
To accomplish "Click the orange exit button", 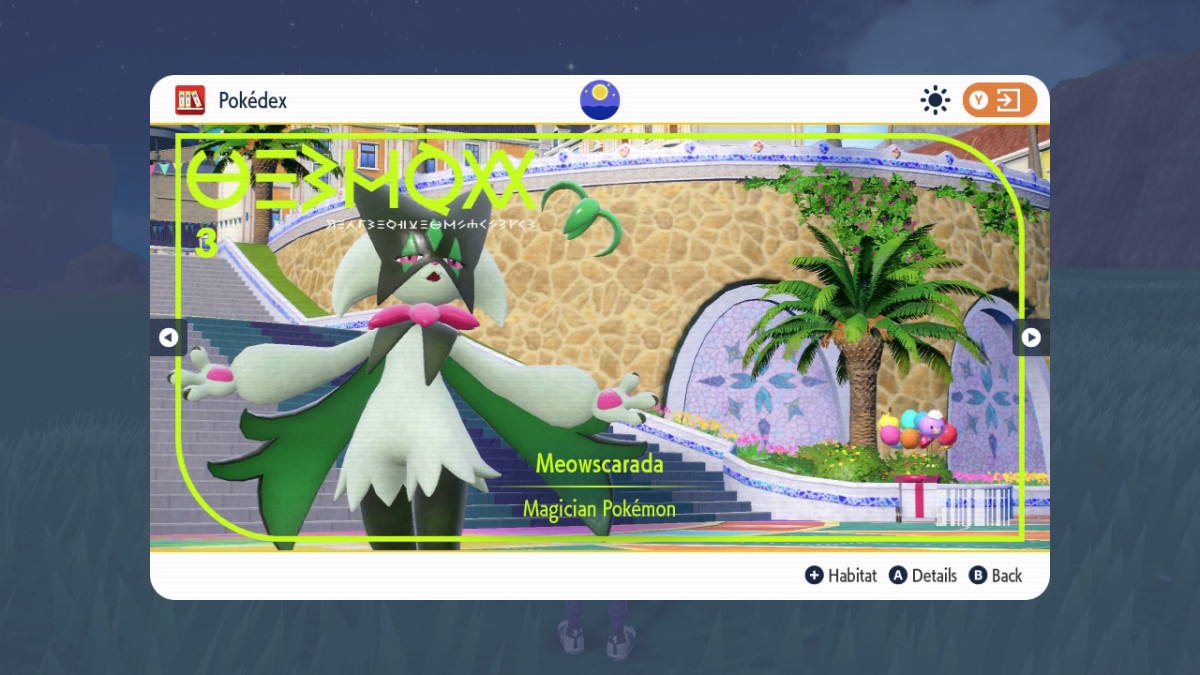I will point(999,100).
